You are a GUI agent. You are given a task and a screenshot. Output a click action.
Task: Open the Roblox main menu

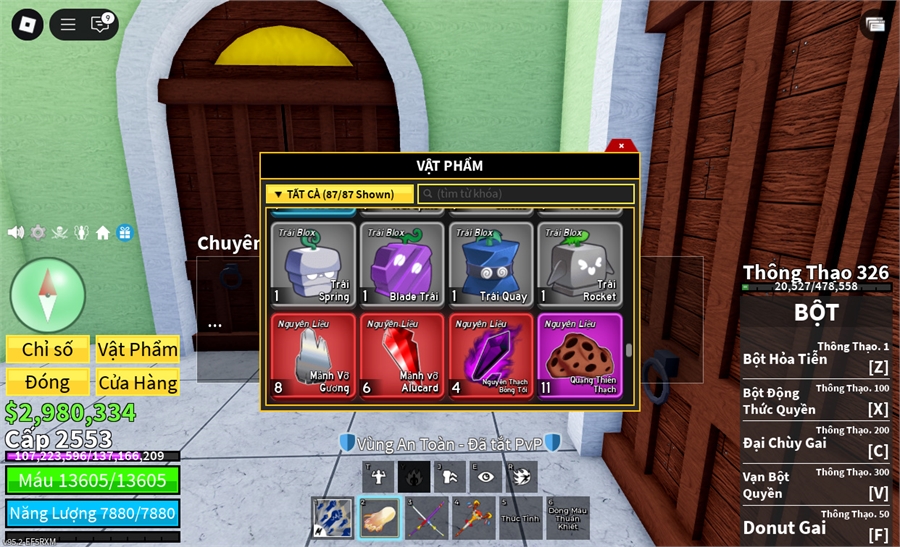coord(27,25)
